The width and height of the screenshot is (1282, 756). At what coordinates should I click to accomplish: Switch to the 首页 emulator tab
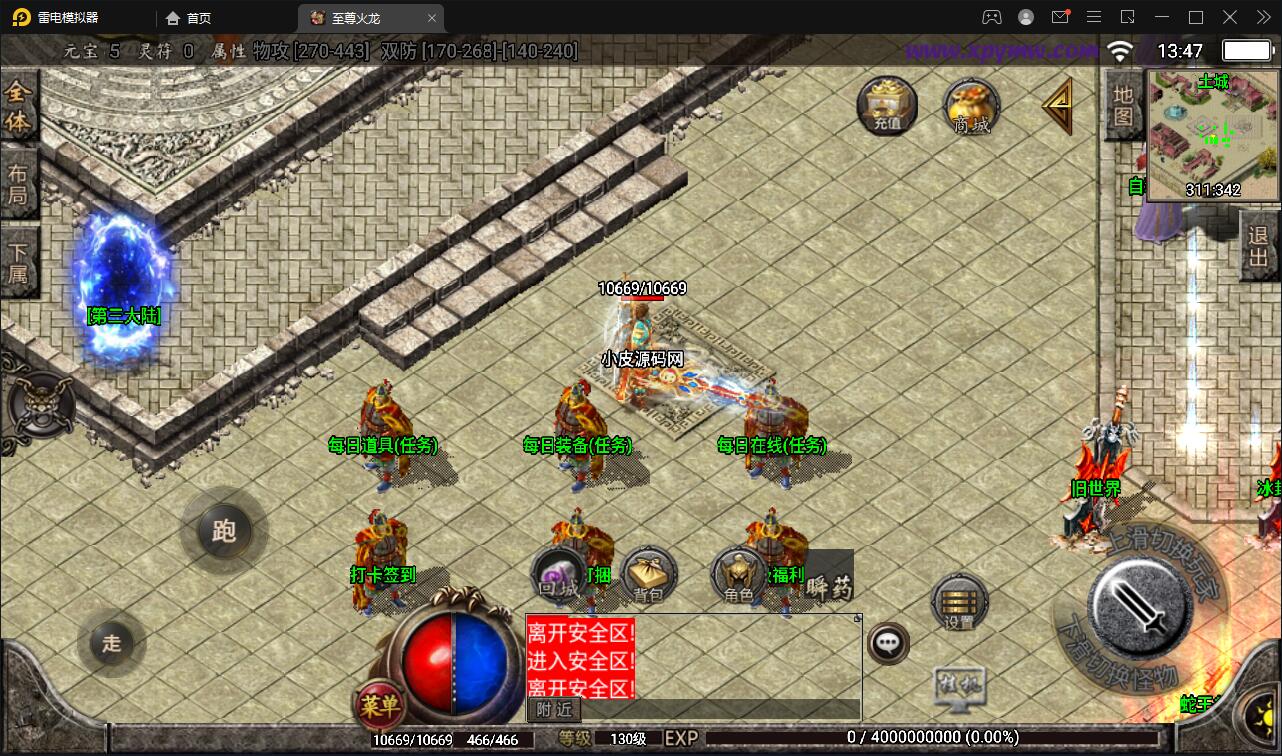point(197,17)
